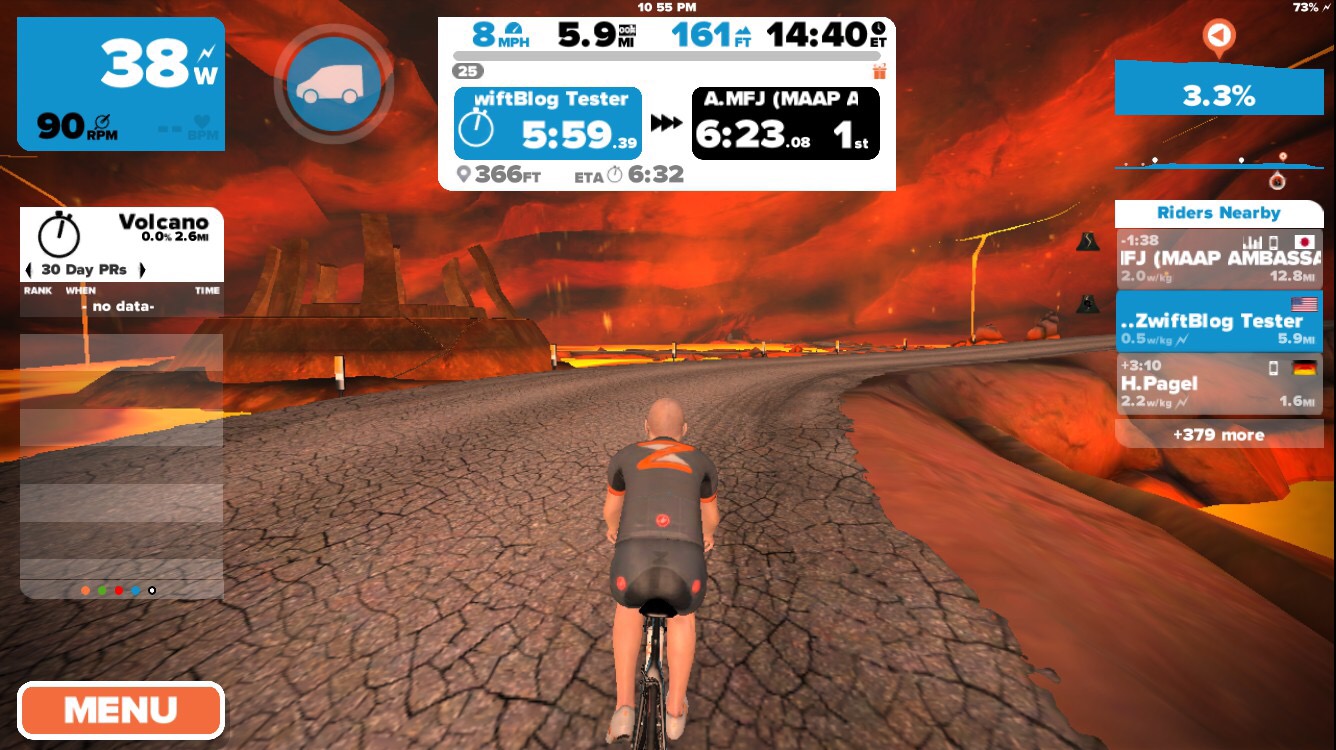
Task: Select the A.MFJ leader time panel
Action: click(785, 123)
